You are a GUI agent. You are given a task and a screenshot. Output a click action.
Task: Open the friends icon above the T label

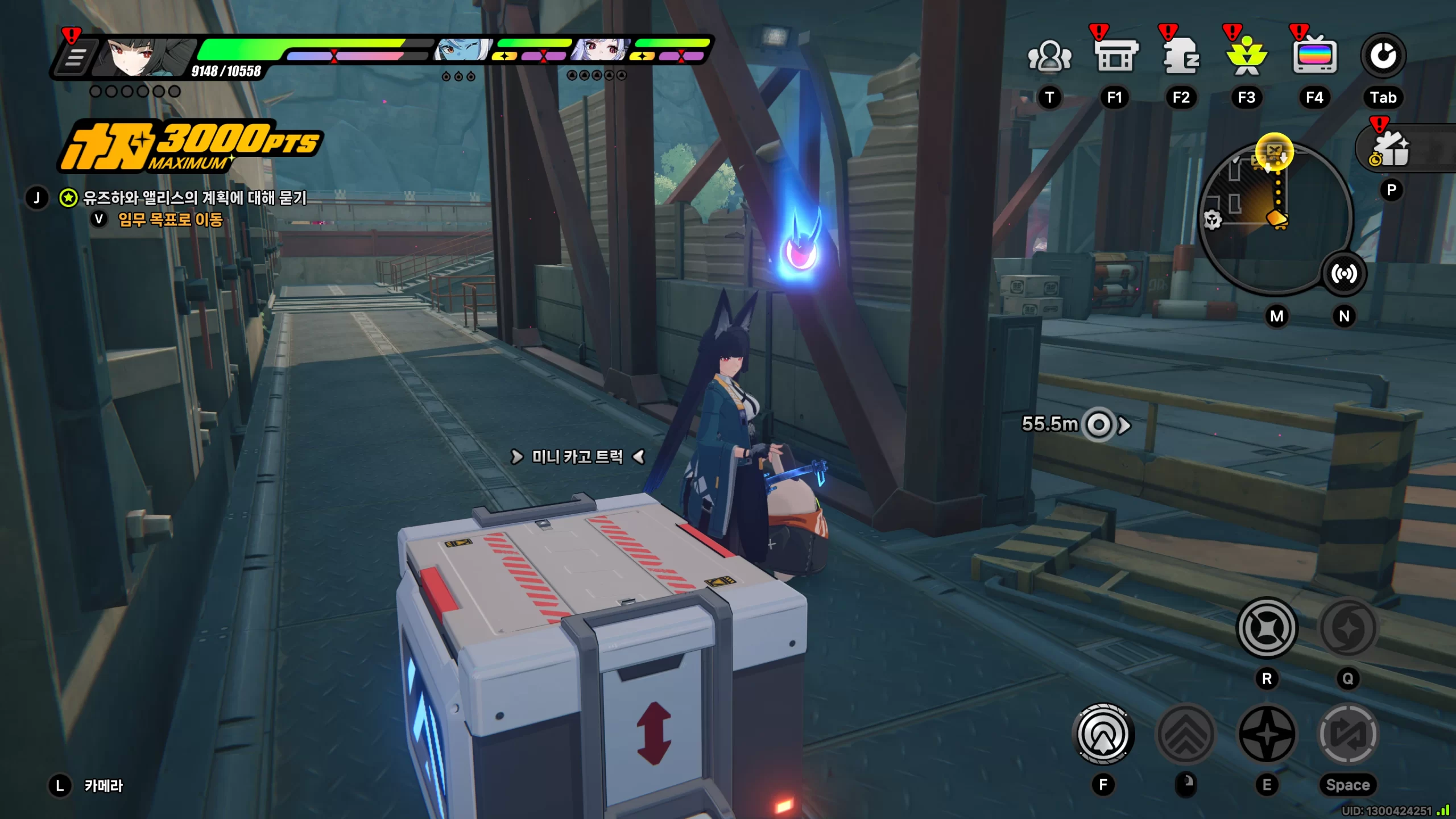click(x=1049, y=57)
